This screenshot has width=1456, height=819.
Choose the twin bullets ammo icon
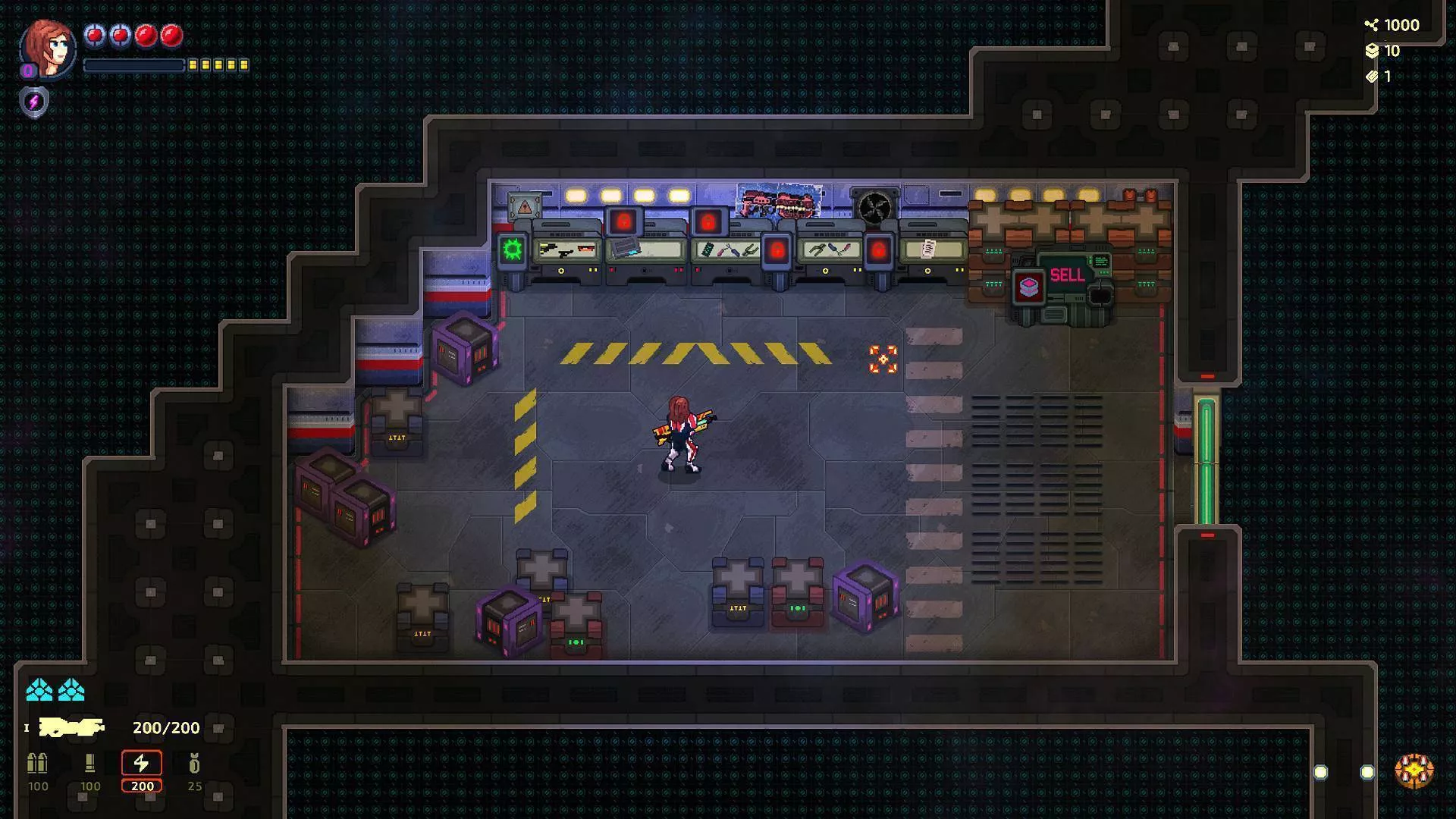[x=37, y=763]
